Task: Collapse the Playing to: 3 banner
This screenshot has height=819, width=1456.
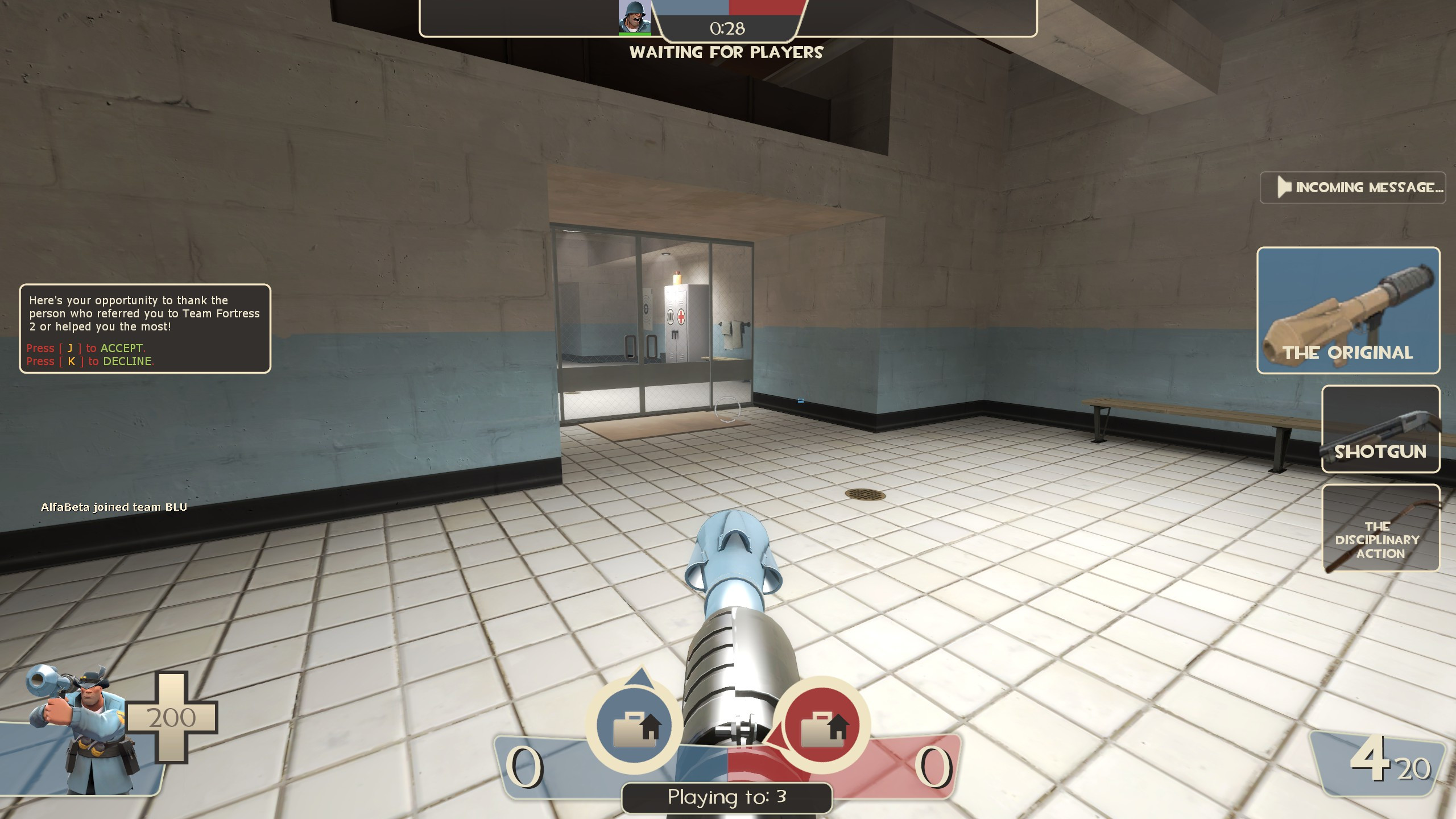Action: (728, 797)
